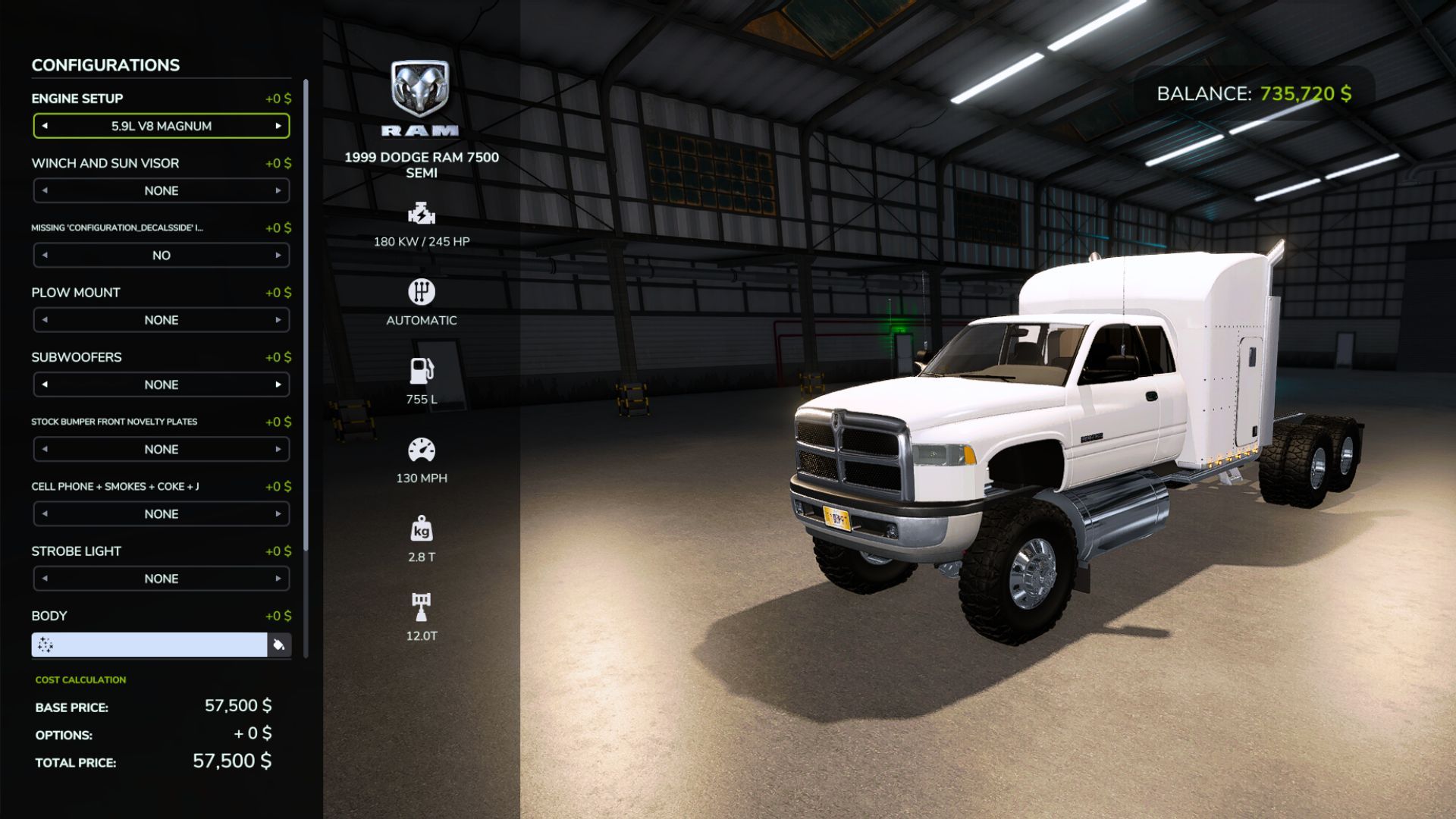Select the 5.9L V8 MAGNUM engine option
1456x819 pixels.
161,126
